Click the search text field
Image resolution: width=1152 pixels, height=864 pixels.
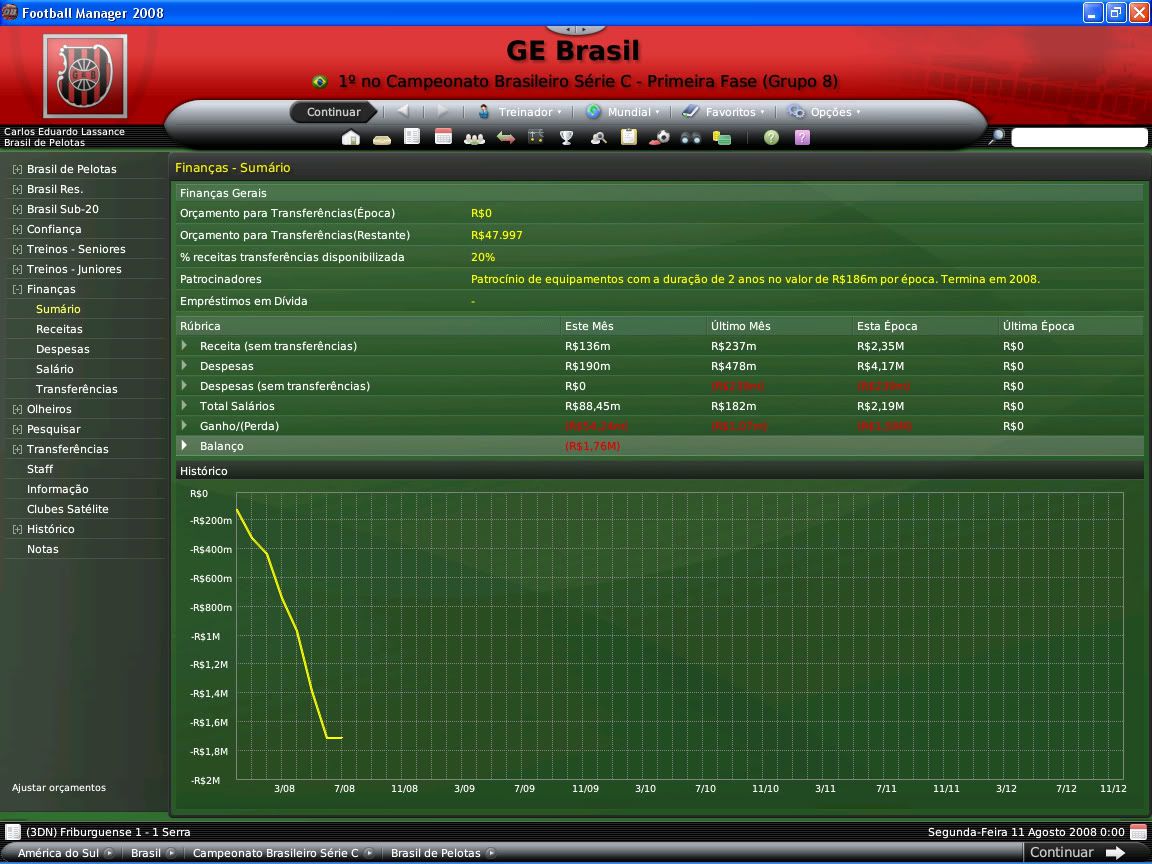(1079, 138)
